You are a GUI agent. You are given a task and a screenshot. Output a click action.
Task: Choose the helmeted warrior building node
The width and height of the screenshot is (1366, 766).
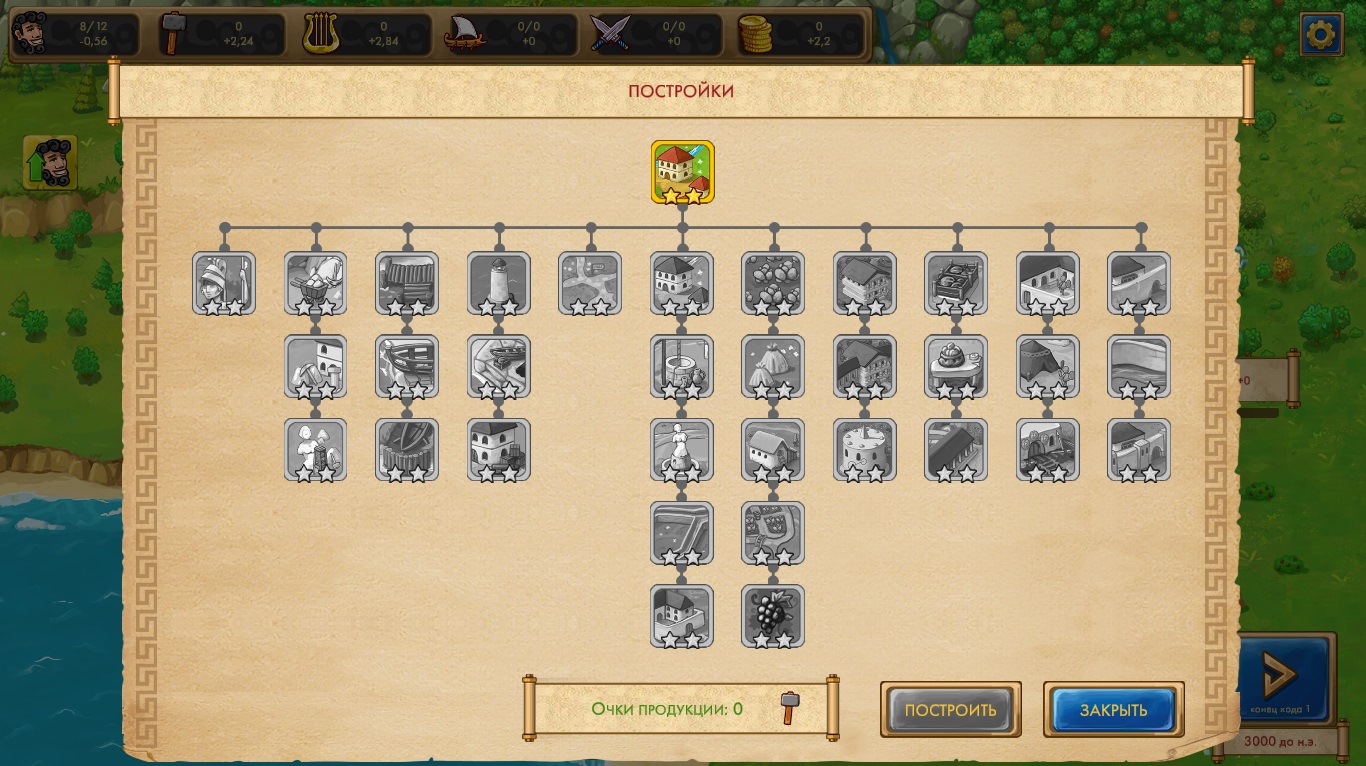224,283
